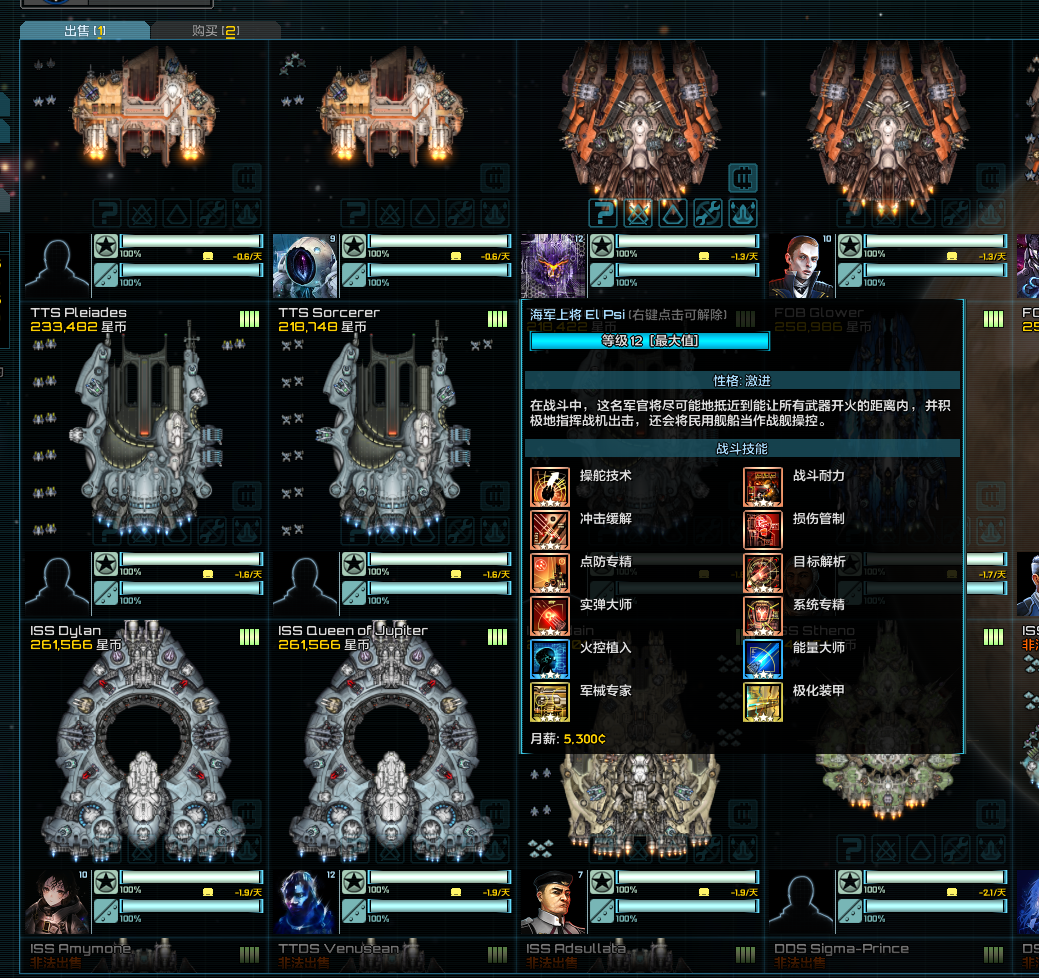Click El Psi's purple officer portrait

(553, 266)
